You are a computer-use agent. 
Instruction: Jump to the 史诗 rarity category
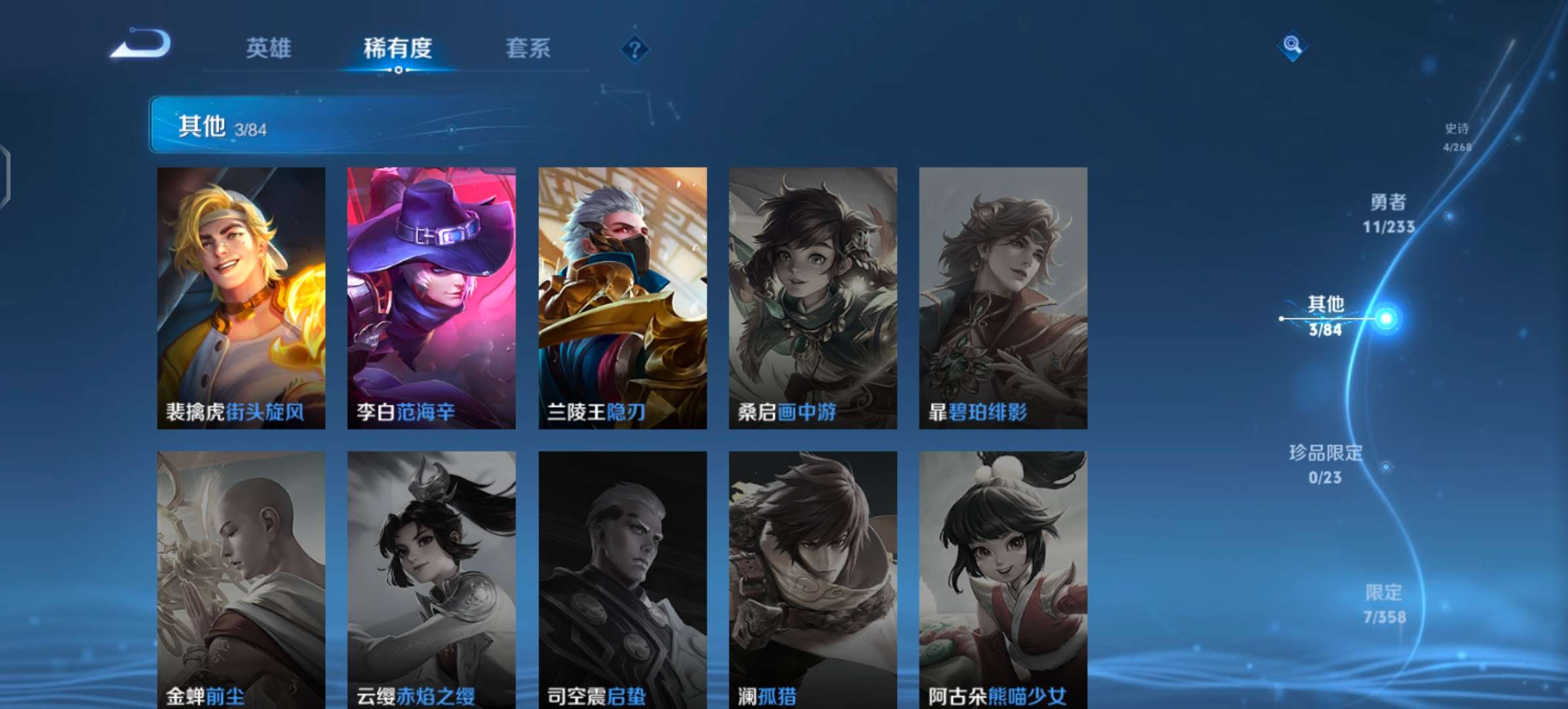[x=1457, y=137]
